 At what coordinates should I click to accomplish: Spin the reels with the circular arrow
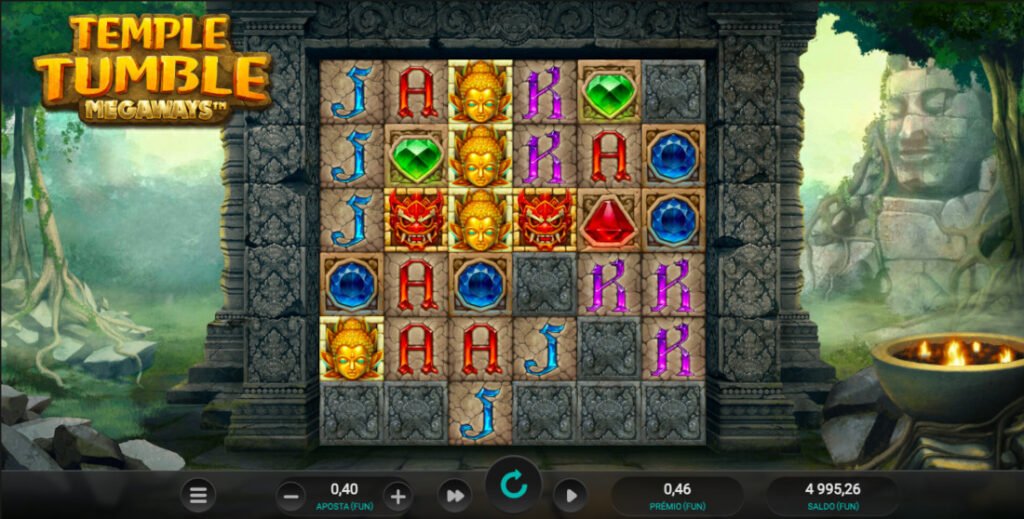[x=513, y=486]
